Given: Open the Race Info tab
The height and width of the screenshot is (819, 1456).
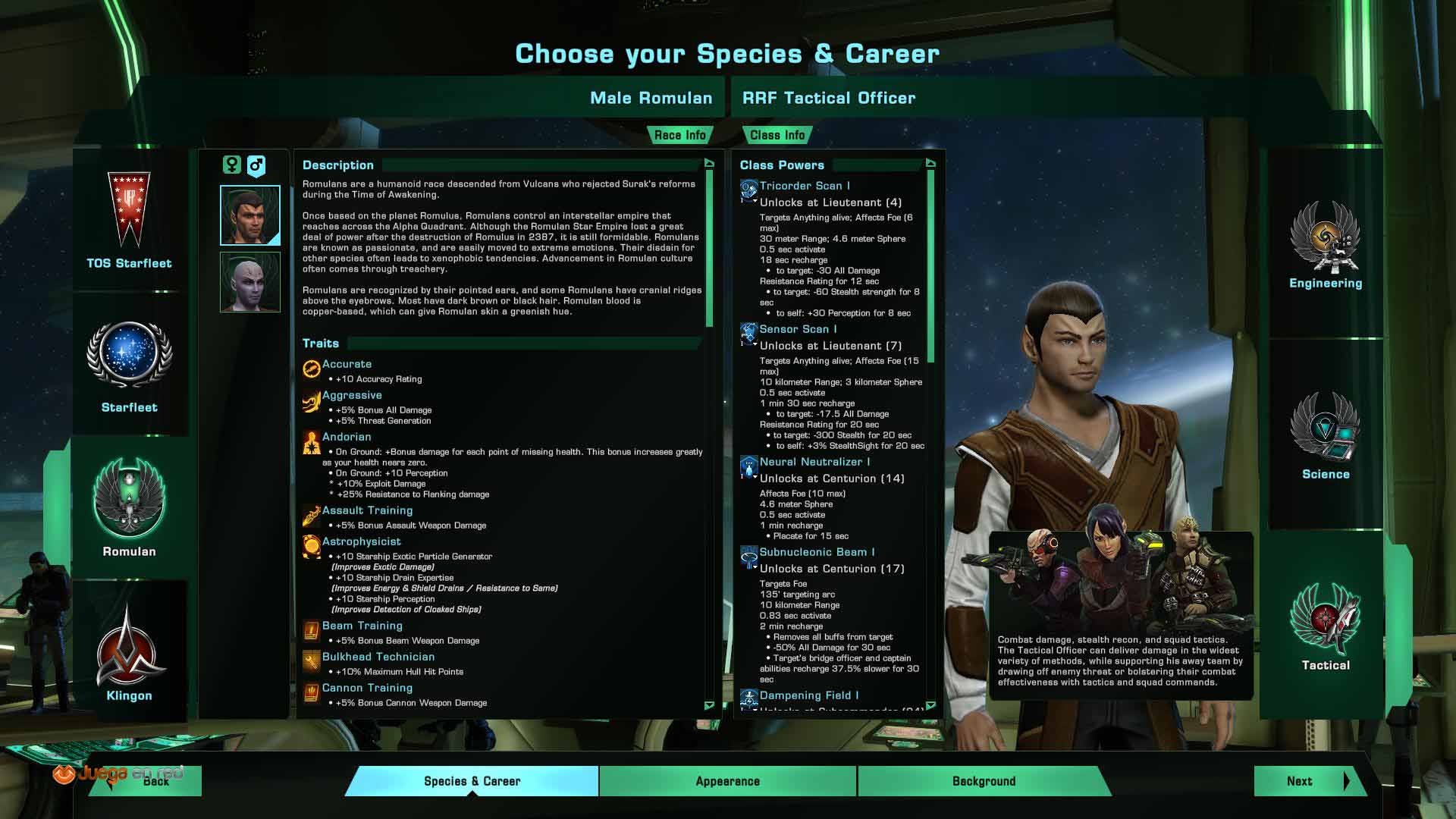Looking at the screenshot, I should tap(679, 135).
